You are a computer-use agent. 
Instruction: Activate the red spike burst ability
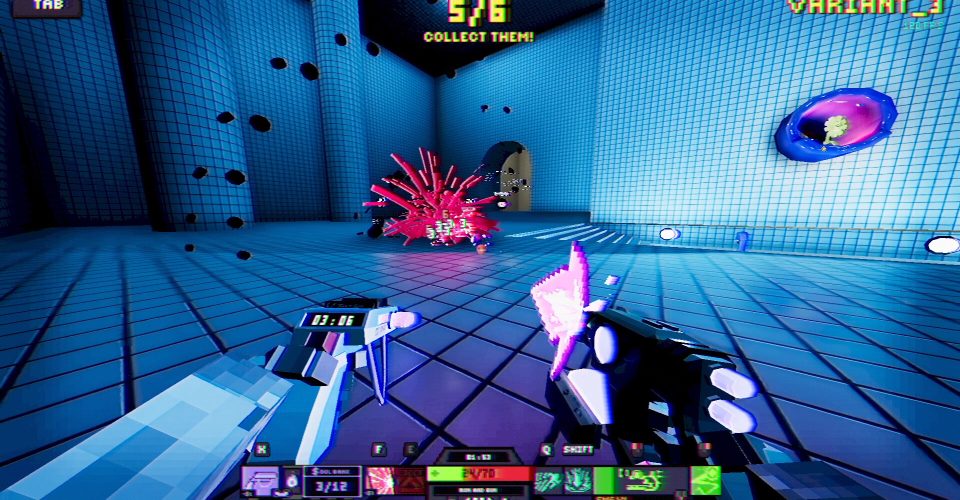tap(381, 481)
